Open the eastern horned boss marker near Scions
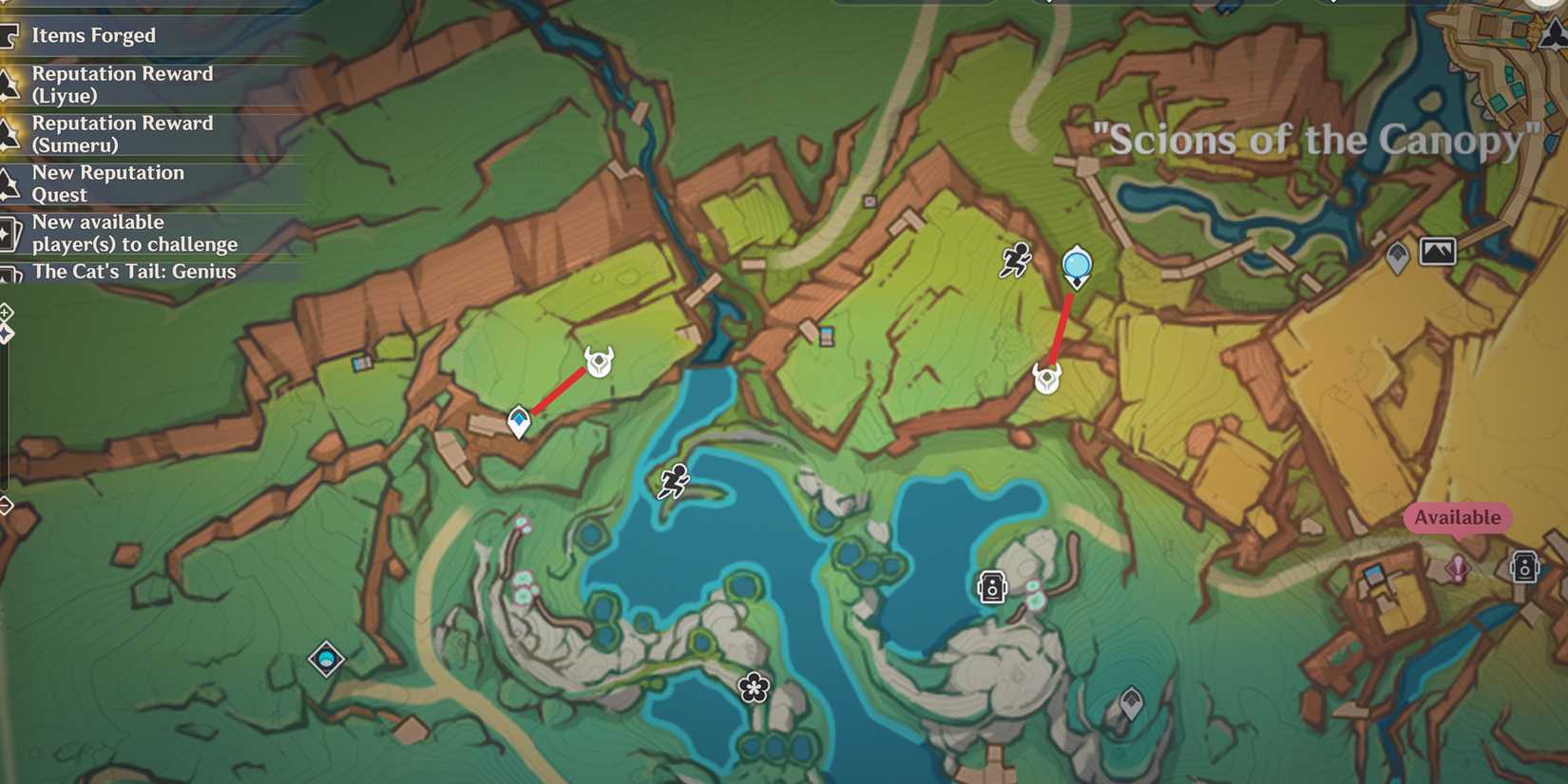The width and height of the screenshot is (1568, 784). (1045, 376)
